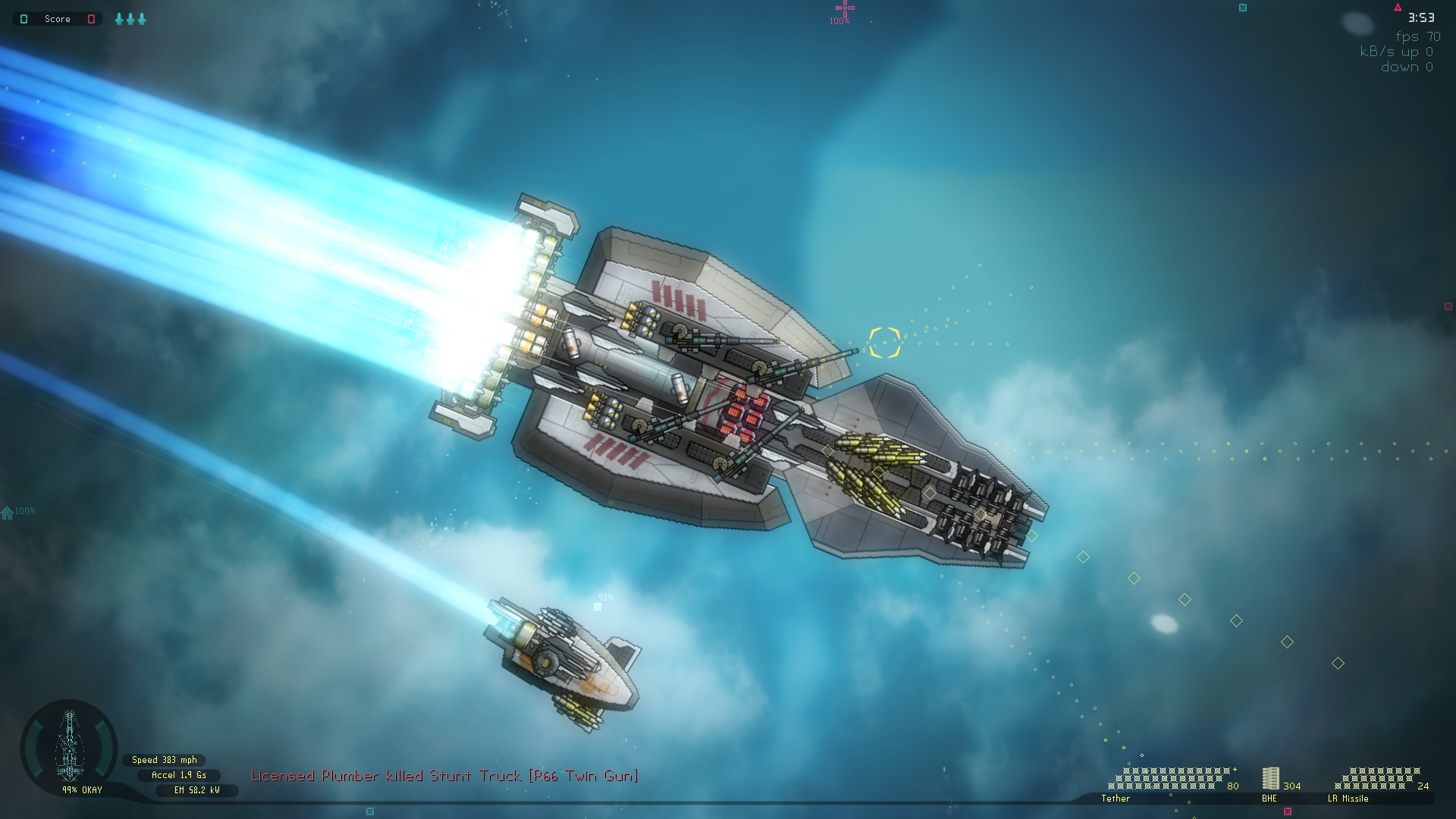Image resolution: width=1456 pixels, height=819 pixels.
Task: Expand the Tether ammo counter showing 80
Action: click(1232, 786)
